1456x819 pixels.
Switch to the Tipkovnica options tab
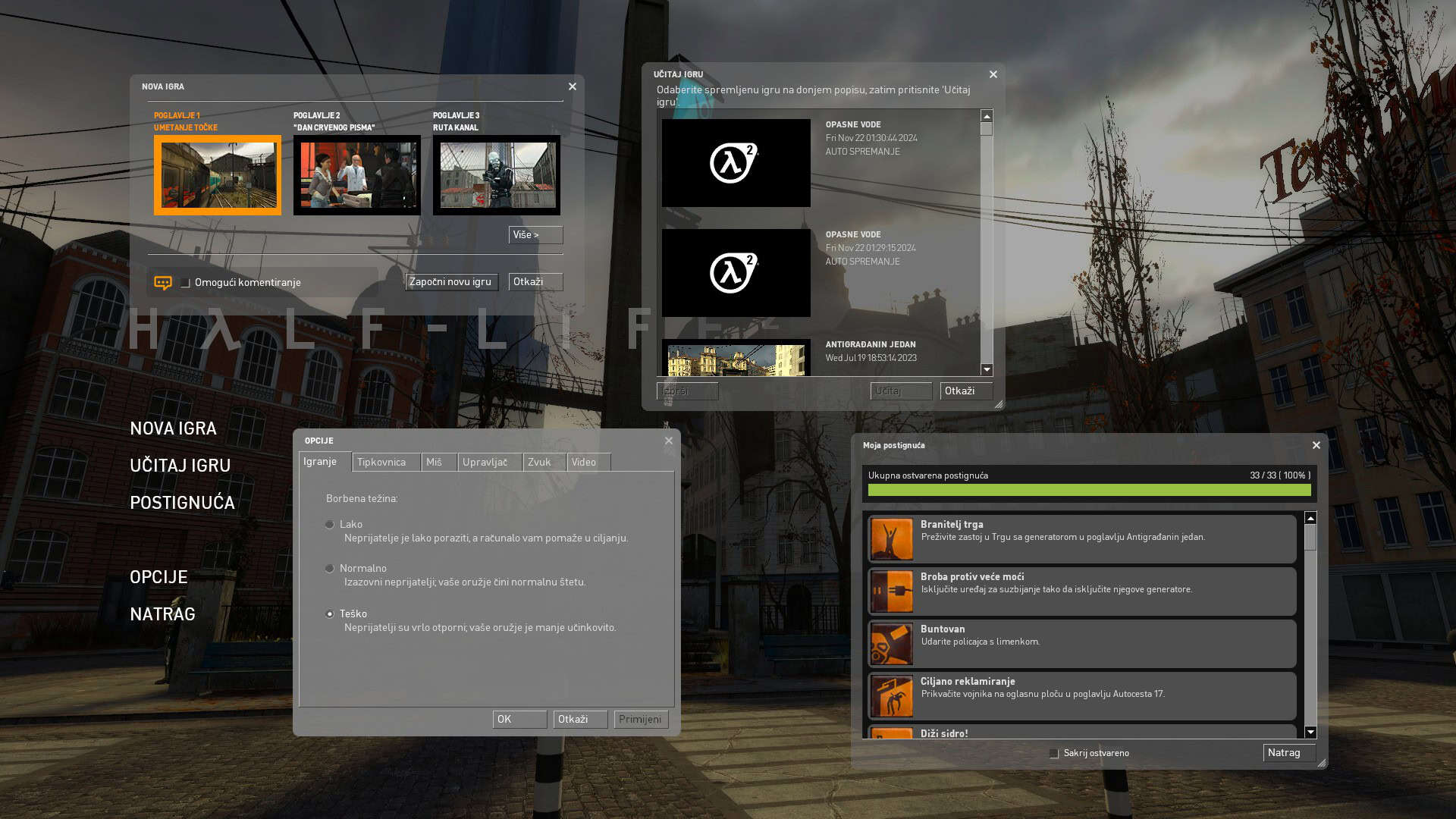pyautogui.click(x=385, y=463)
